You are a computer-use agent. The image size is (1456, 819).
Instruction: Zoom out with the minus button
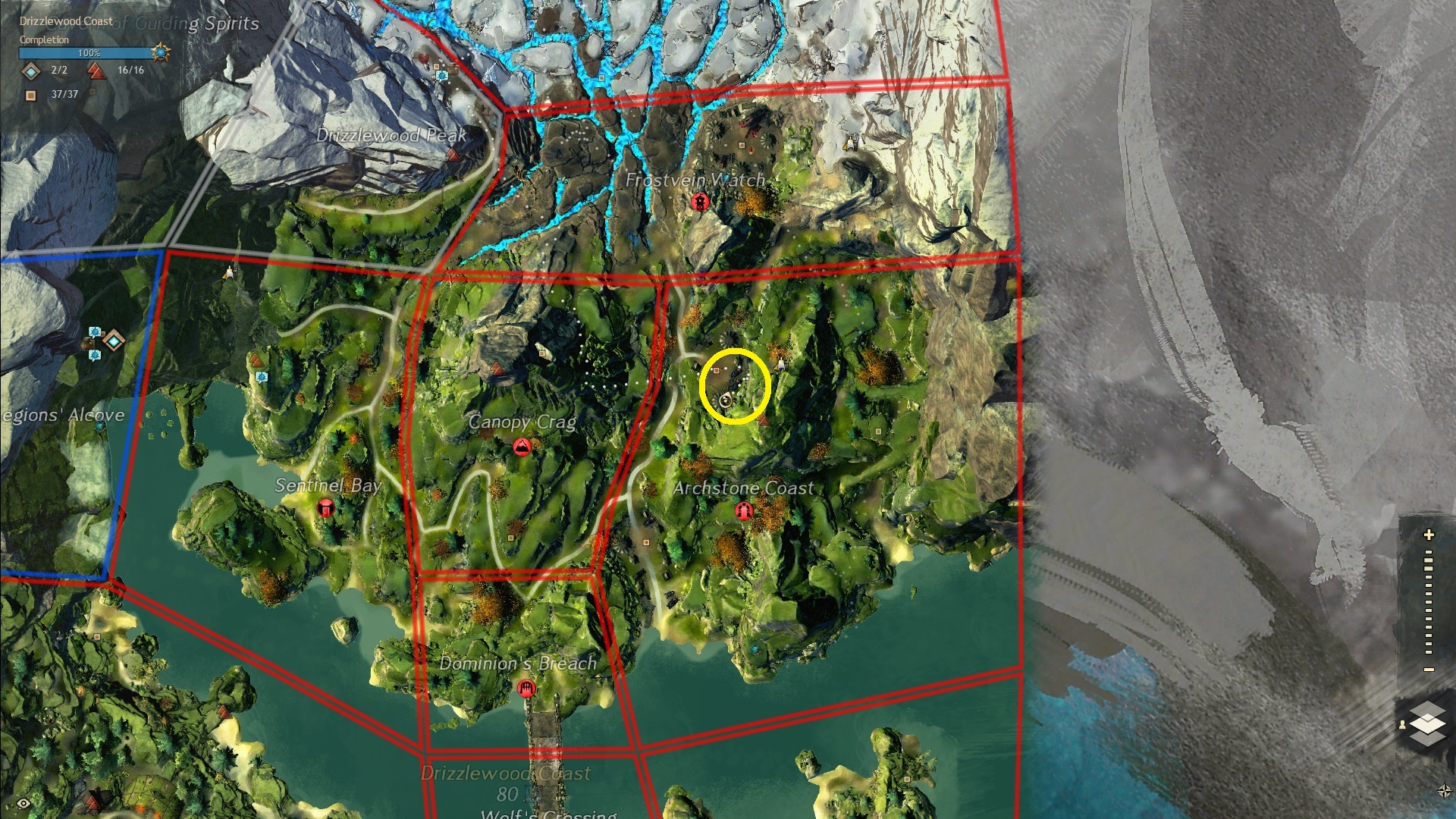[1429, 670]
